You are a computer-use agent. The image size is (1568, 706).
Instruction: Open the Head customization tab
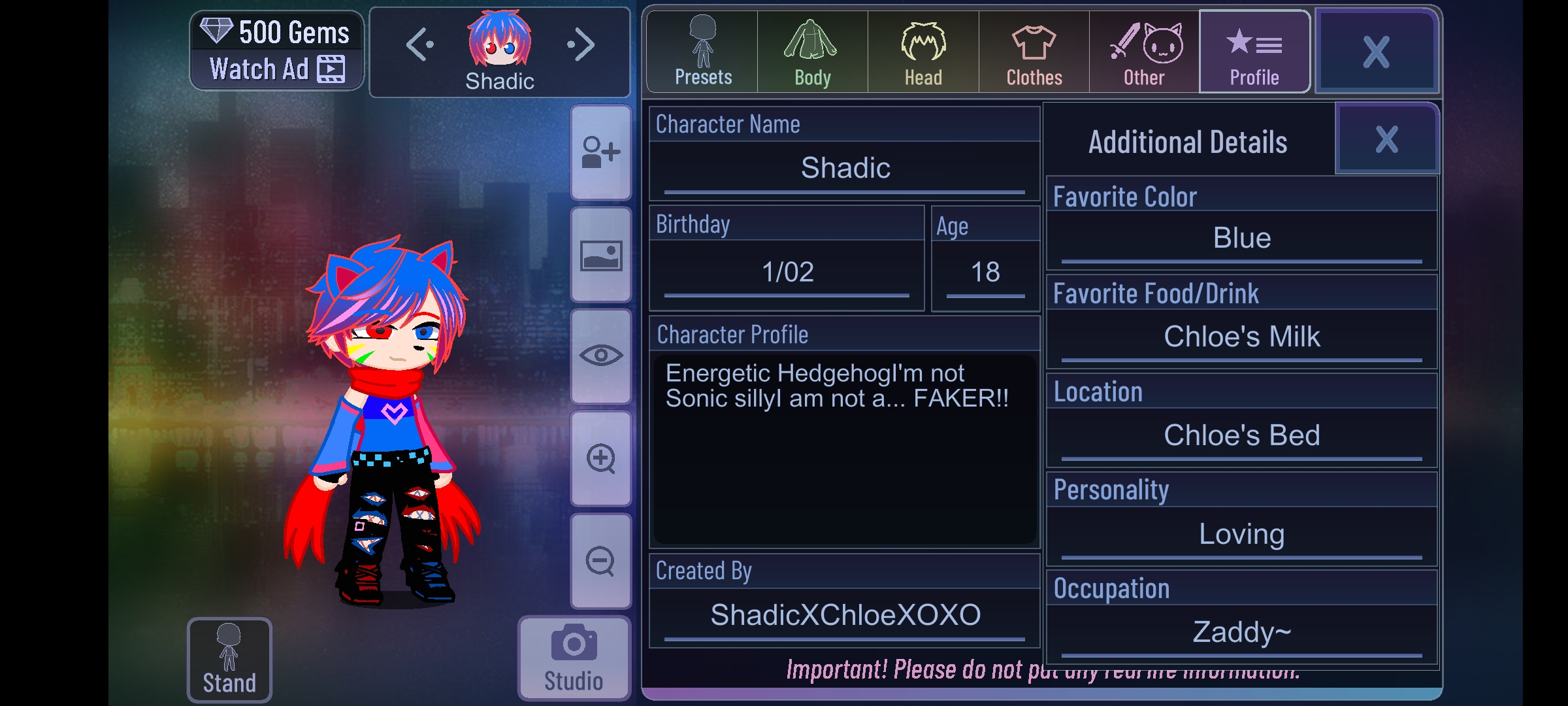click(923, 52)
